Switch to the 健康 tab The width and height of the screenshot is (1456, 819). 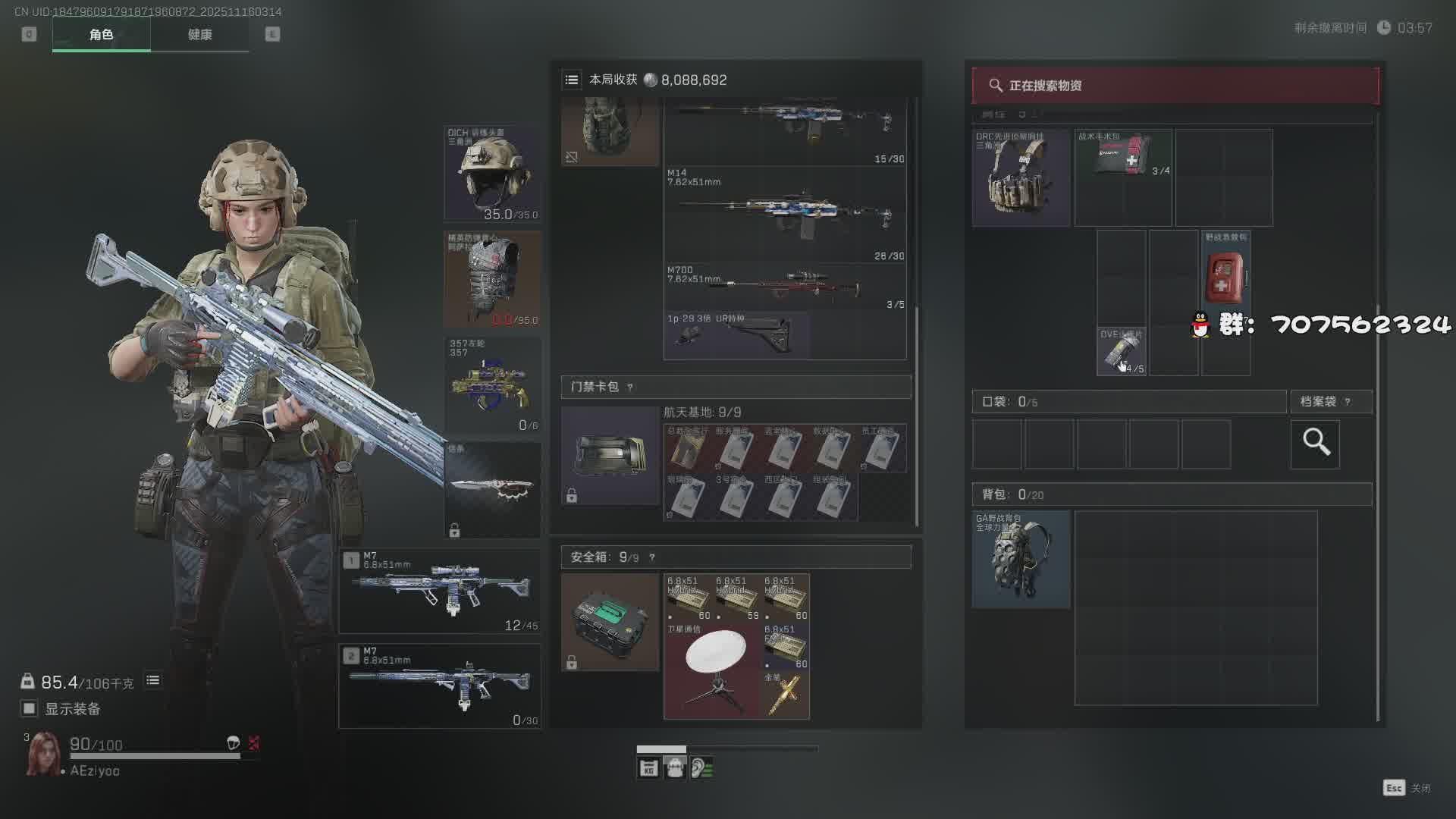pos(199,35)
